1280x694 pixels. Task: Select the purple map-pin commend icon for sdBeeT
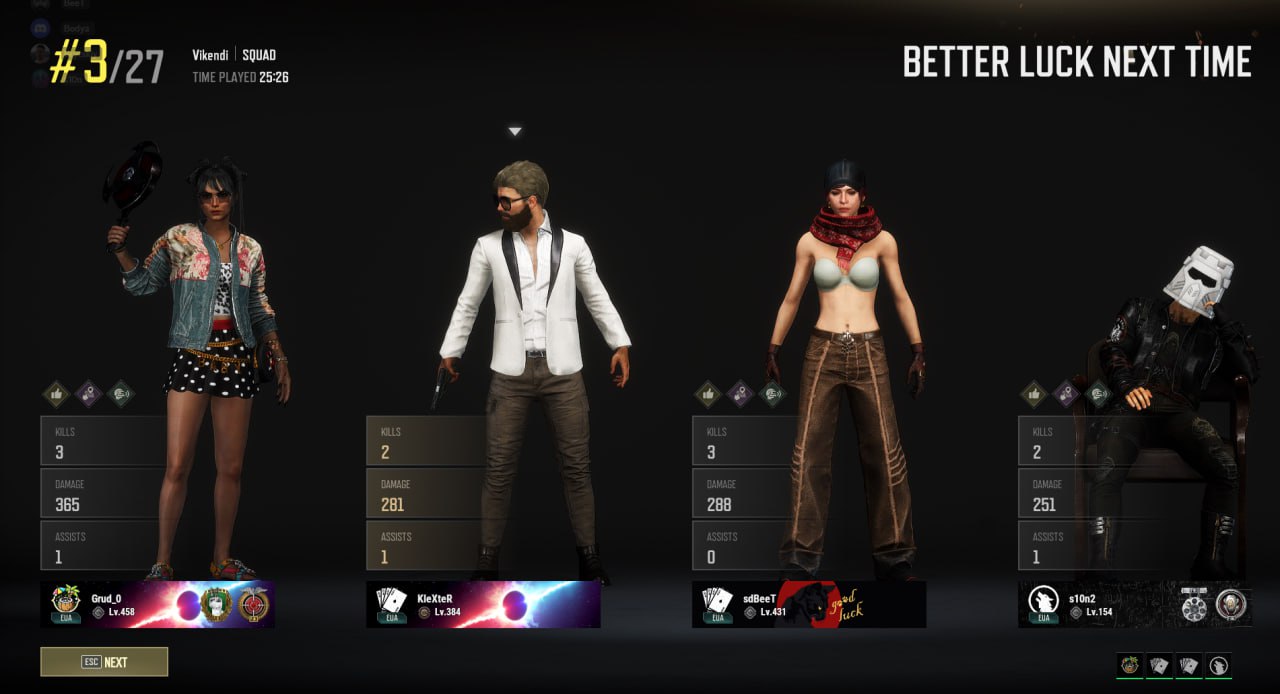[740, 394]
